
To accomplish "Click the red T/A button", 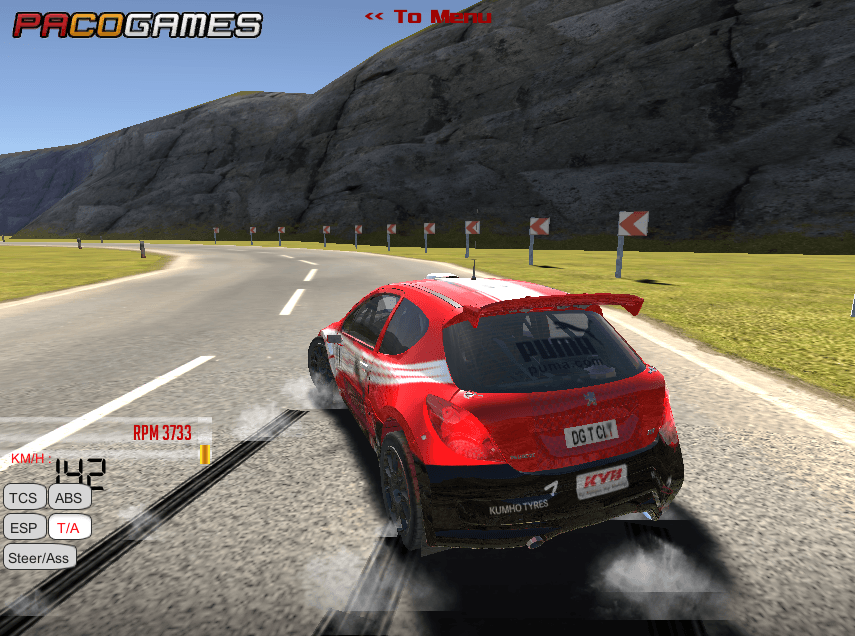I will click(69, 527).
